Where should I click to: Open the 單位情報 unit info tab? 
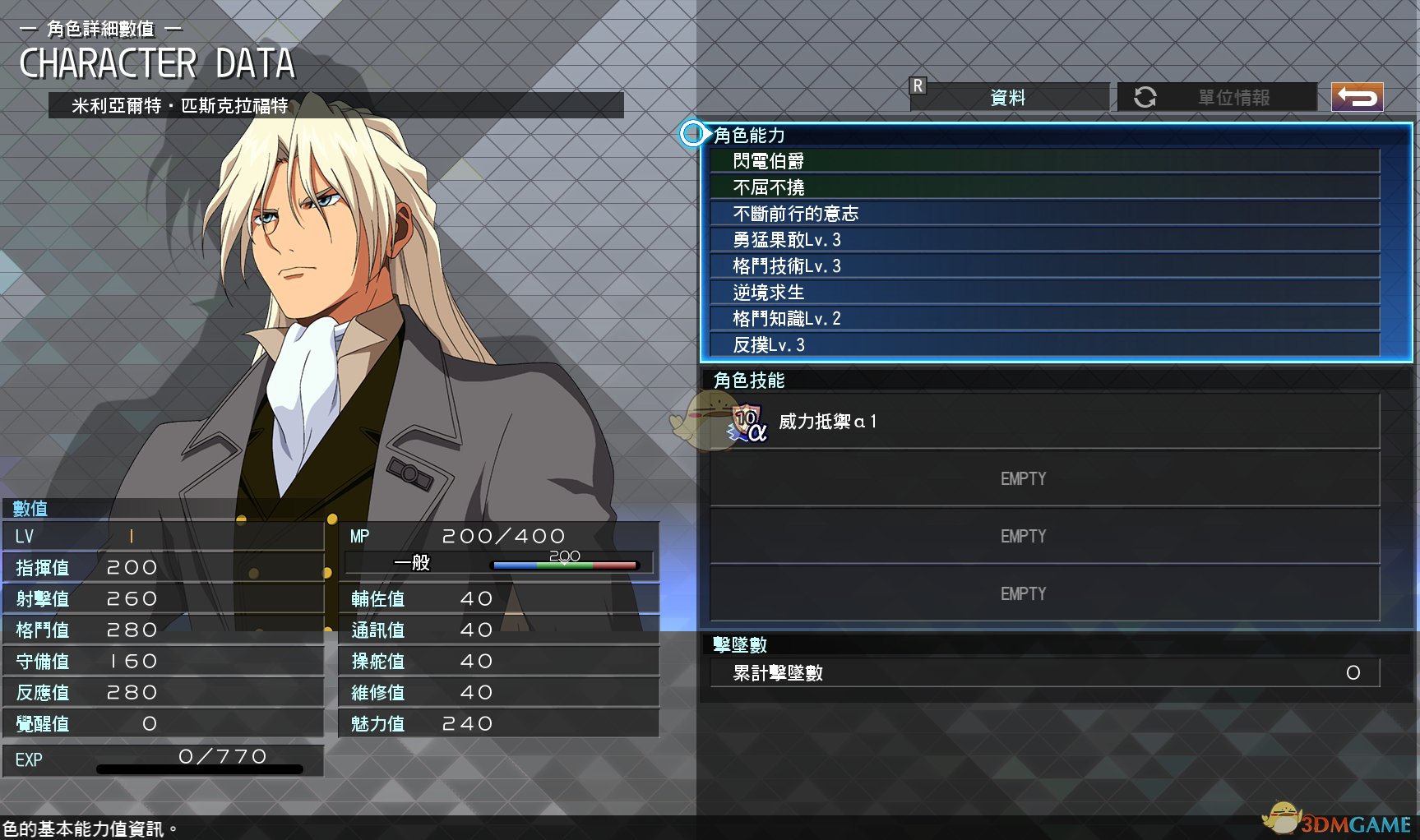pos(1218,97)
